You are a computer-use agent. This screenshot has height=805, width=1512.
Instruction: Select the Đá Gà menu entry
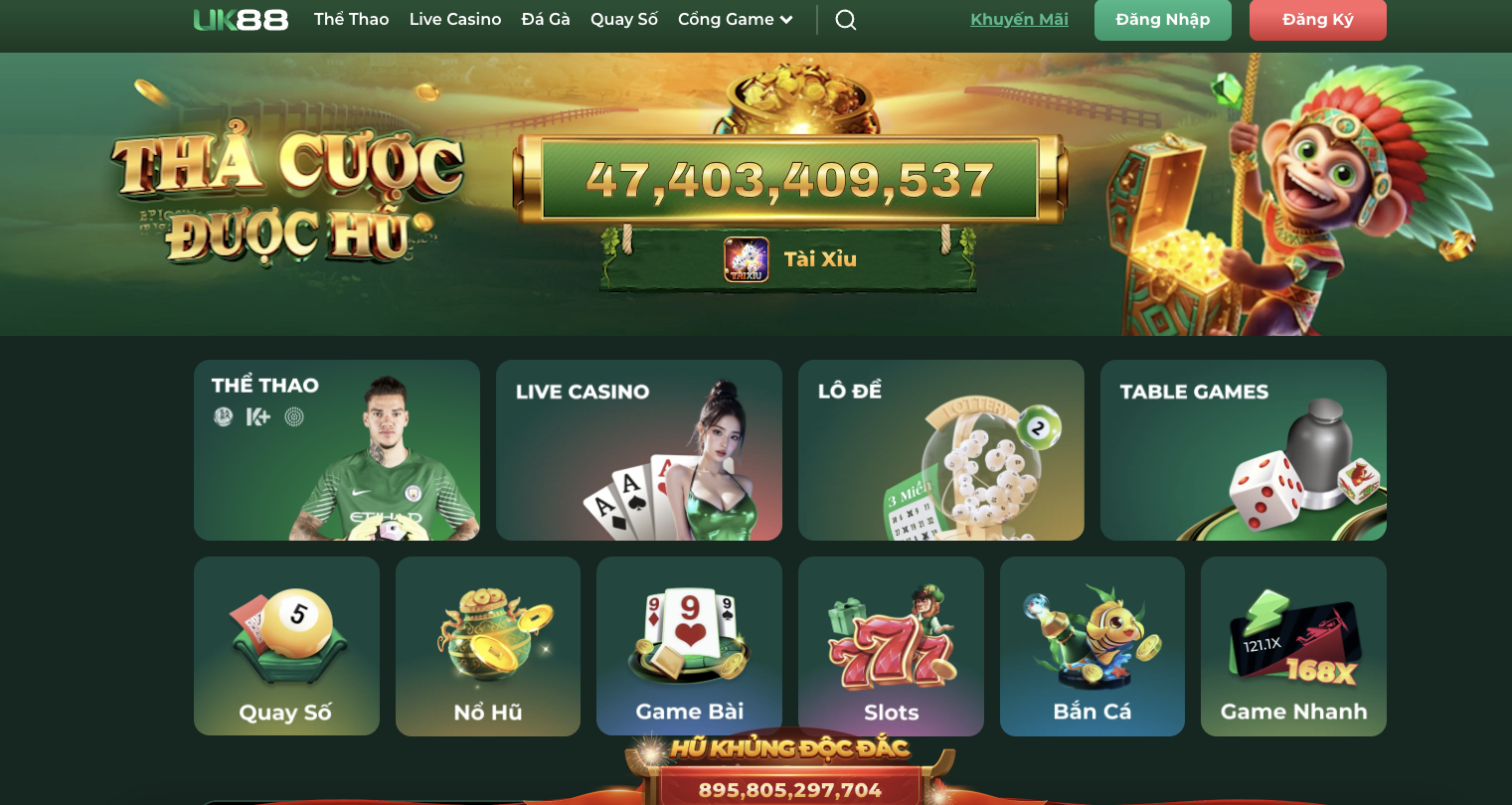coord(546,20)
